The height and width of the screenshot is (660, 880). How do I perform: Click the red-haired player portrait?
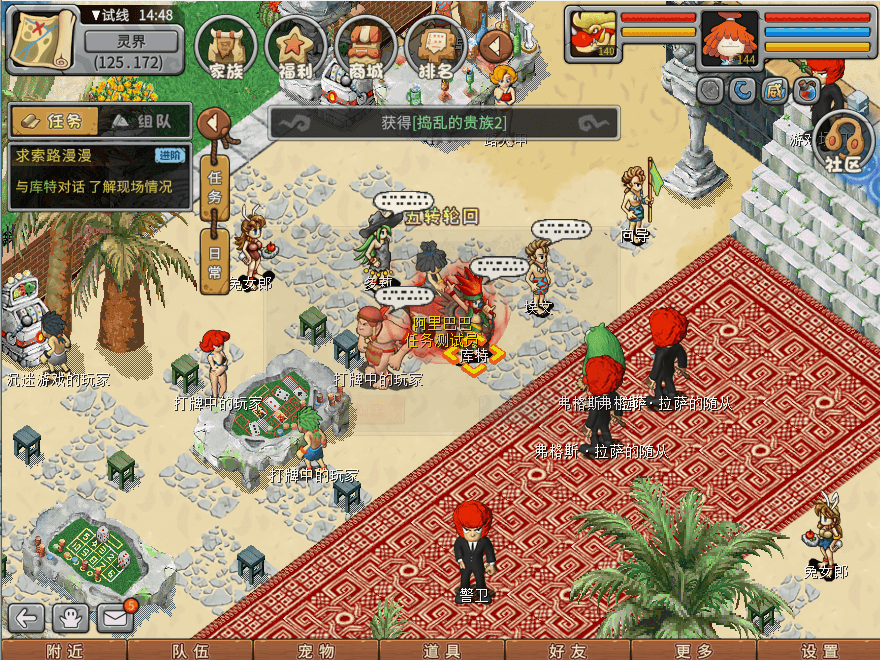pyautogui.click(x=729, y=40)
